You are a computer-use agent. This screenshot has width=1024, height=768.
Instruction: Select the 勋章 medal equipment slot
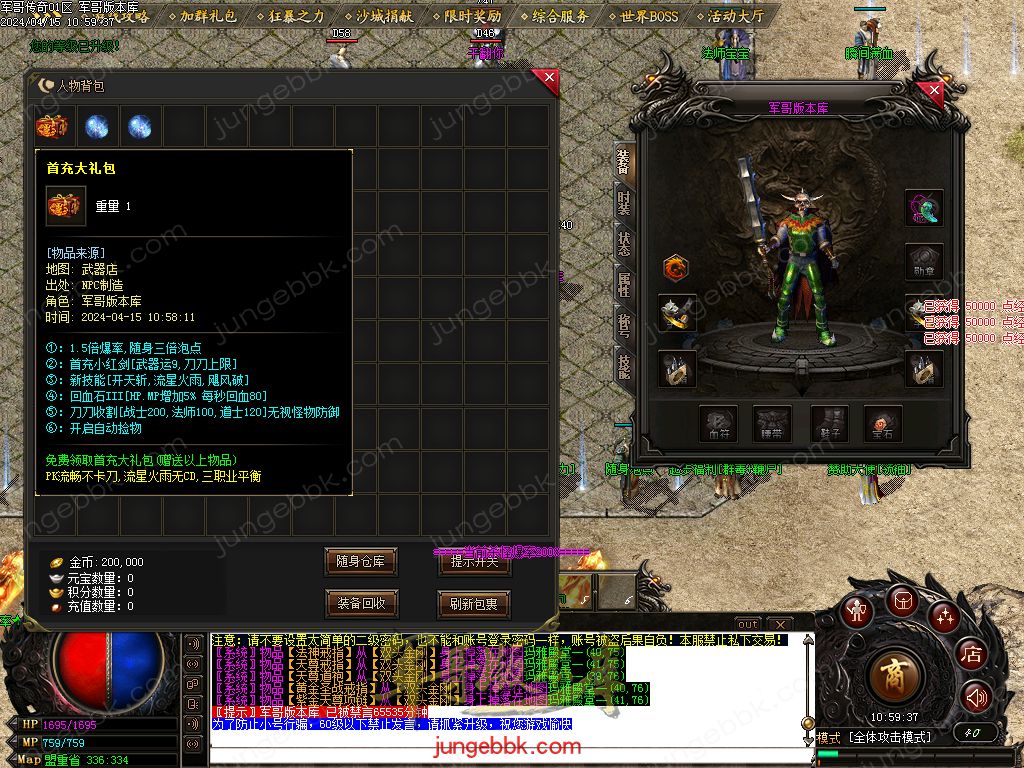[924, 262]
